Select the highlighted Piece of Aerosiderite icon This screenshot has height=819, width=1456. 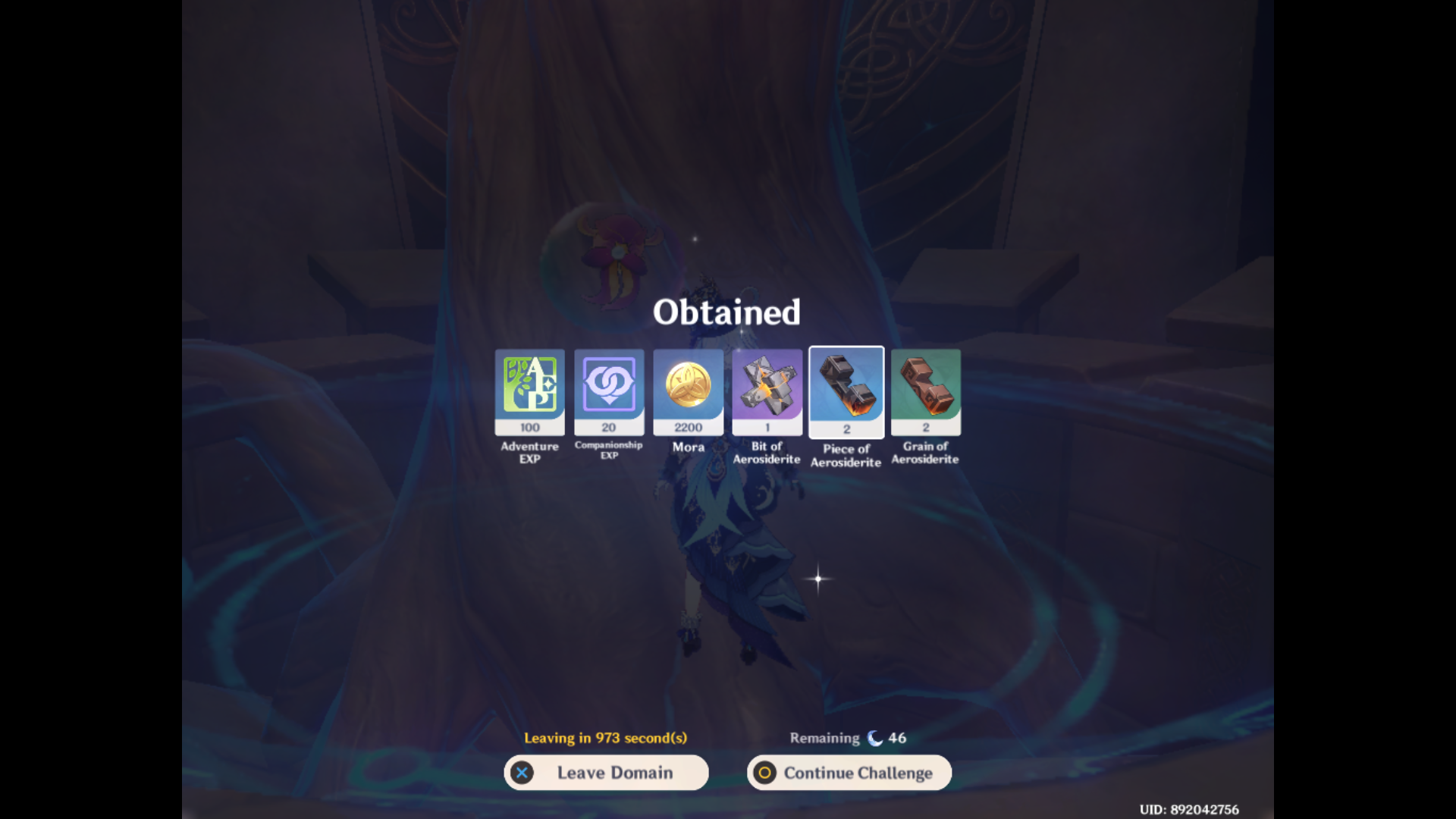point(846,391)
